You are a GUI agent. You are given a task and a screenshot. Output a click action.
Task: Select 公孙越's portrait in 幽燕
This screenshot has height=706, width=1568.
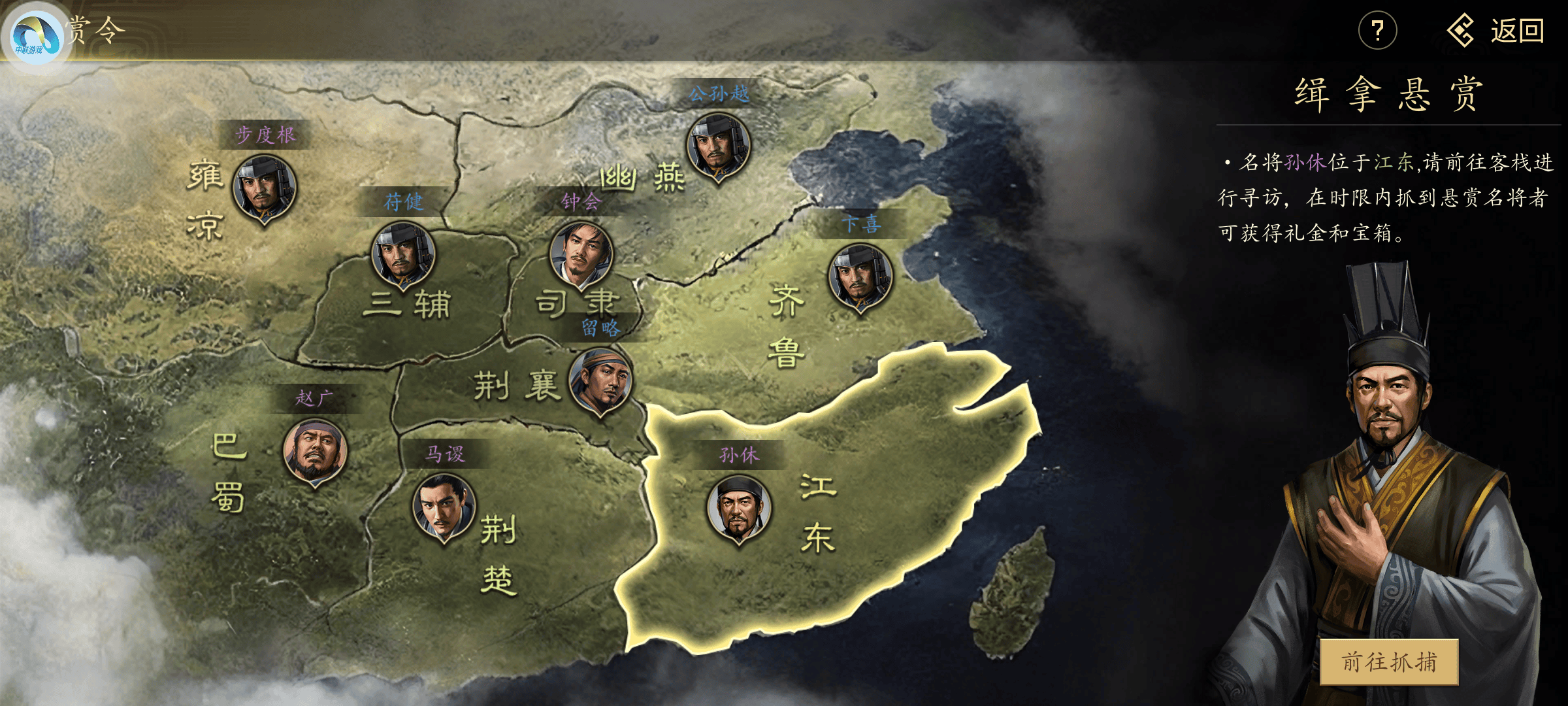click(x=718, y=146)
